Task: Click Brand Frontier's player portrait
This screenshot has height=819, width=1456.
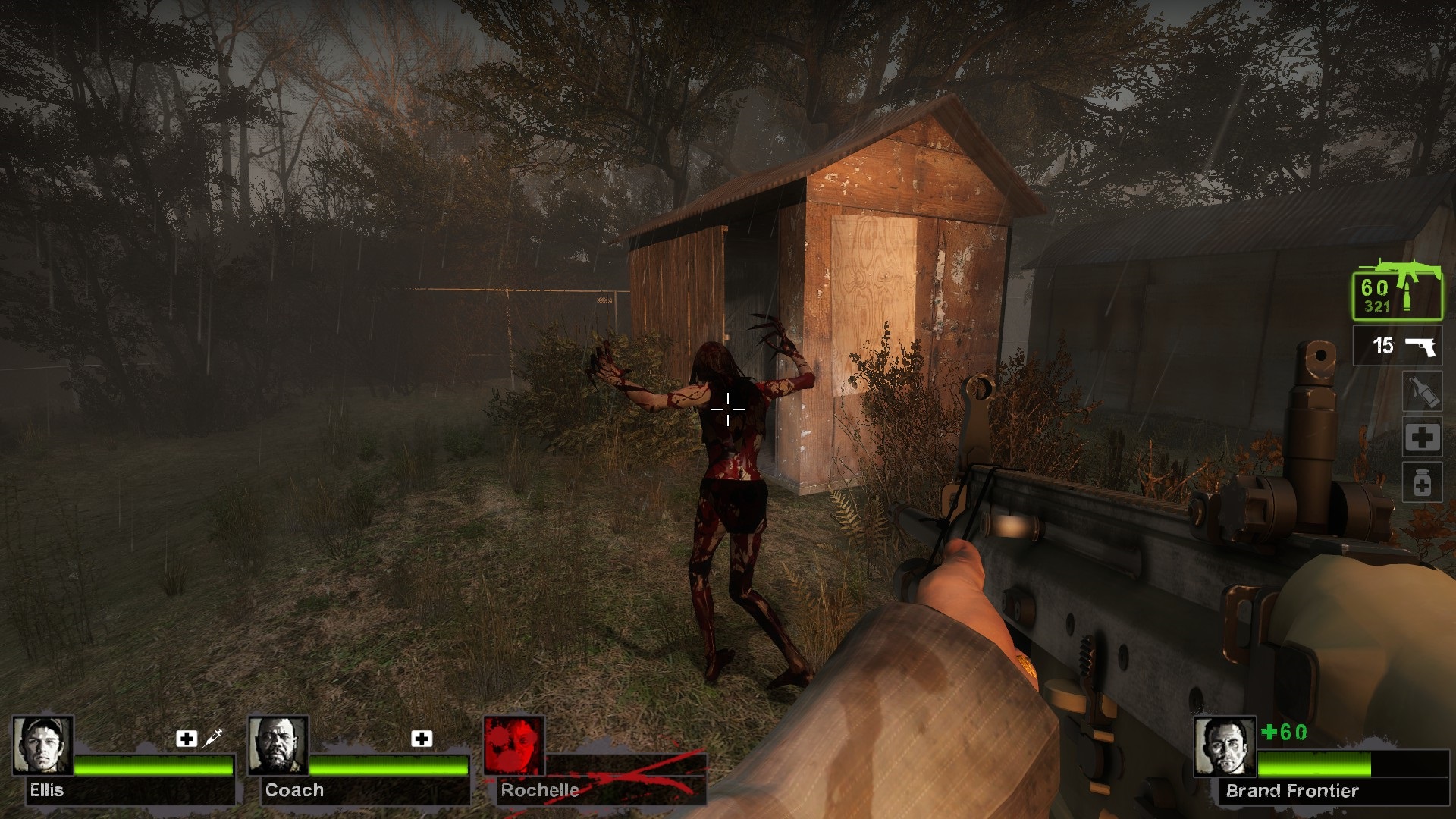Action: [1225, 747]
